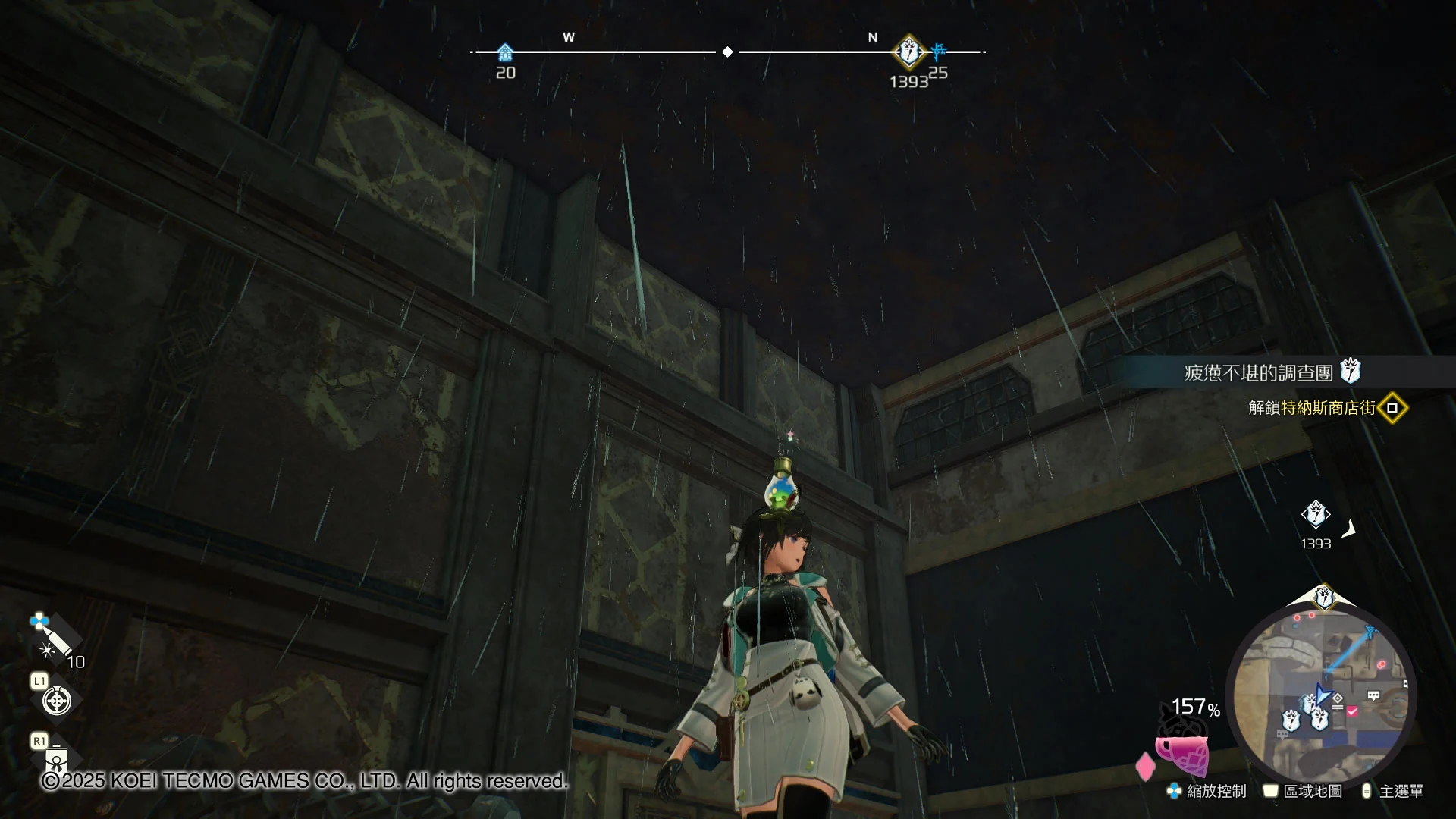Click the pink checkmark marker on the minimap
This screenshot has width=1456, height=819.
tap(1352, 711)
